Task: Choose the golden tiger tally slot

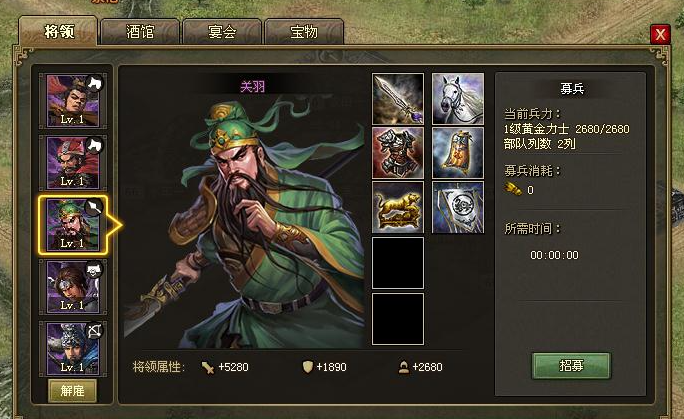Action: pyautogui.click(x=398, y=207)
